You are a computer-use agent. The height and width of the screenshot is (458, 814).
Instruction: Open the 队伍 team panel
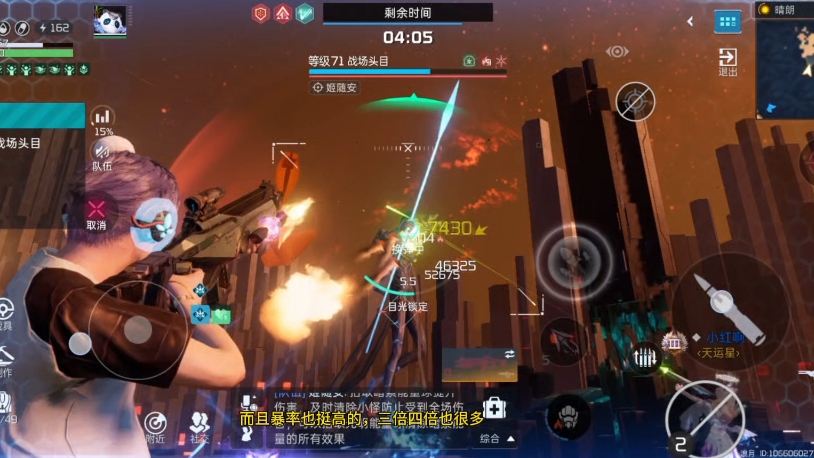(102, 154)
